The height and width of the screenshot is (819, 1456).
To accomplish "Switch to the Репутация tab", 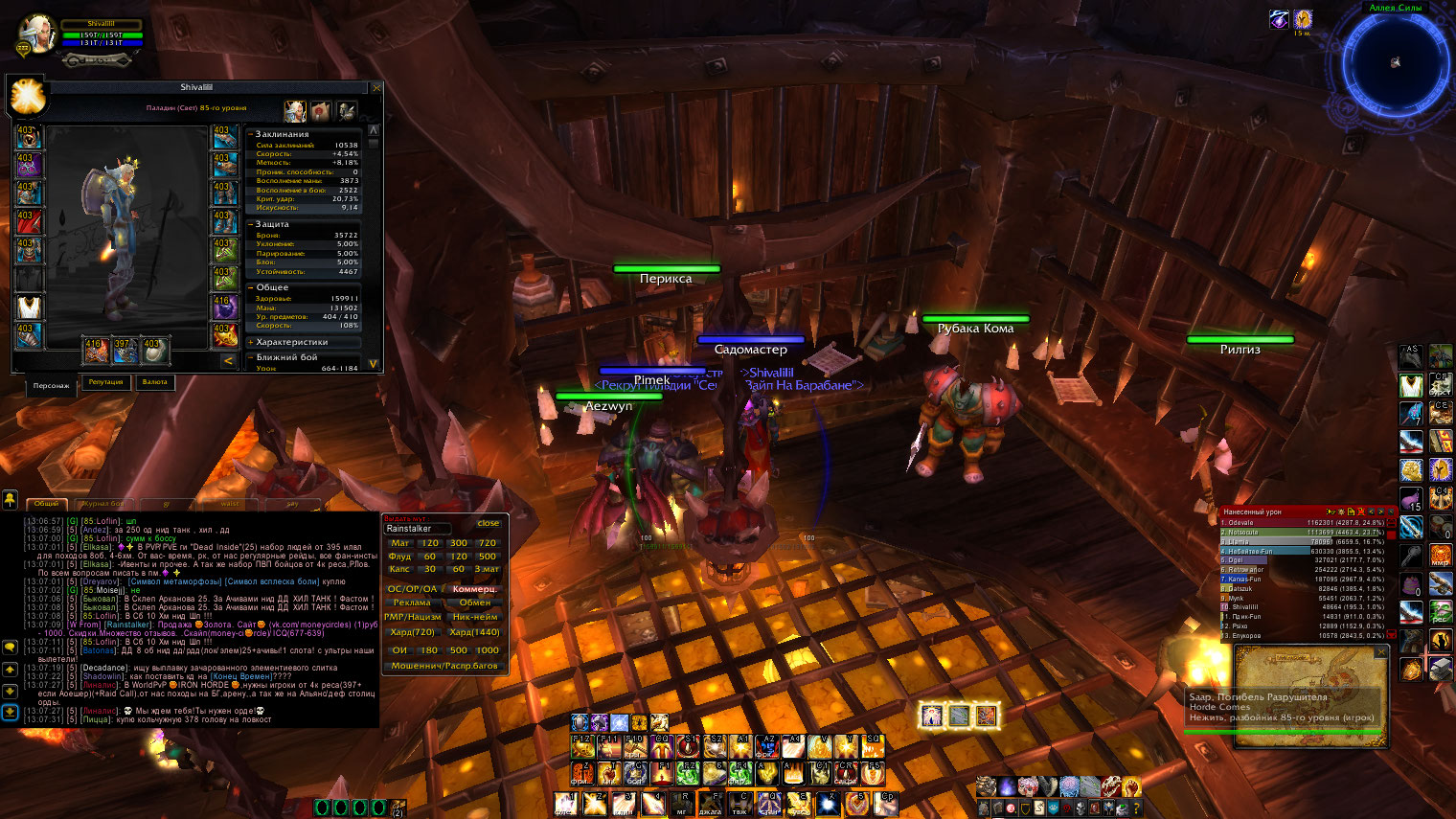I will [105, 382].
